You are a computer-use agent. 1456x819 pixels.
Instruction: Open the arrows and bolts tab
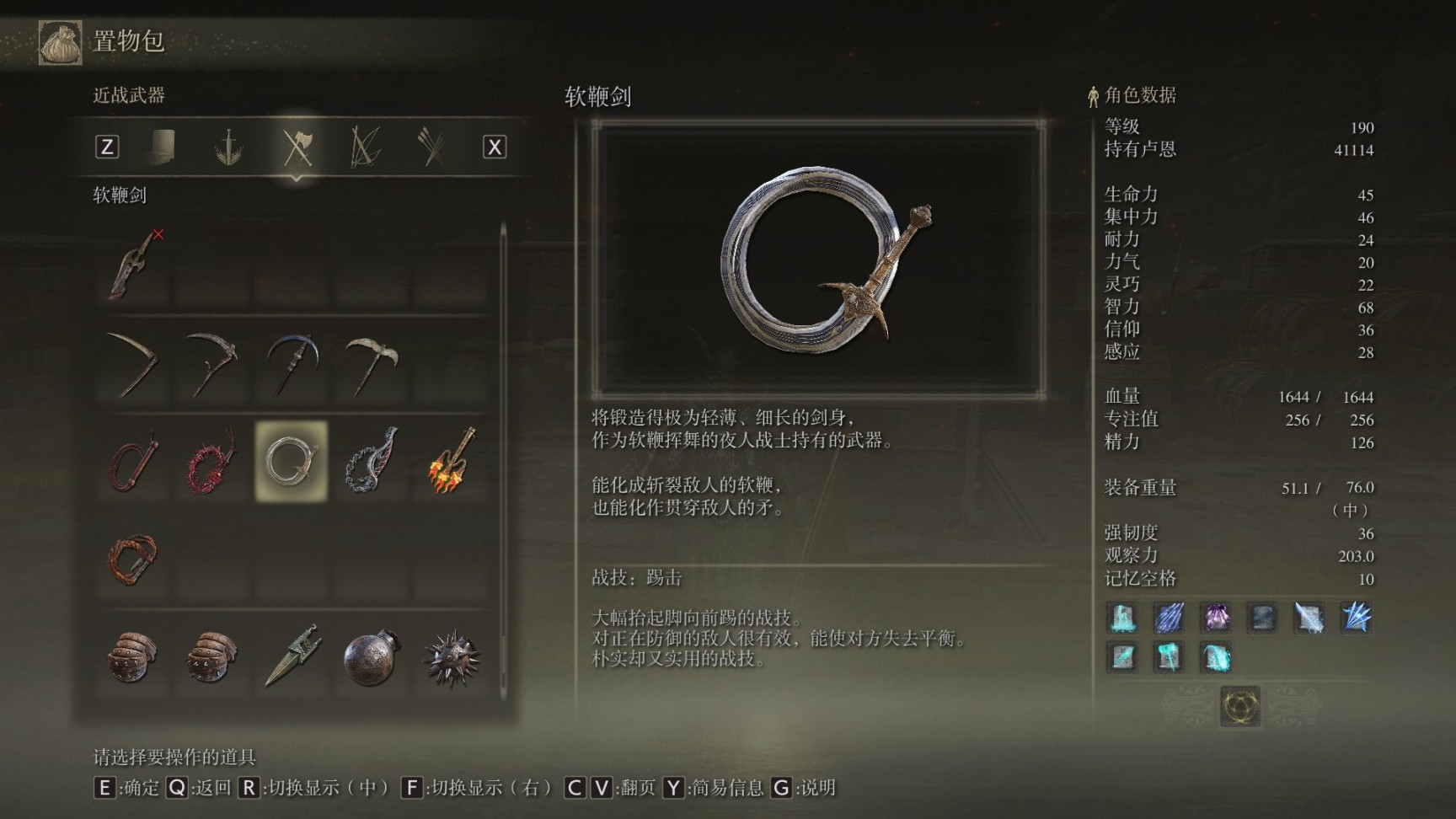(431, 147)
